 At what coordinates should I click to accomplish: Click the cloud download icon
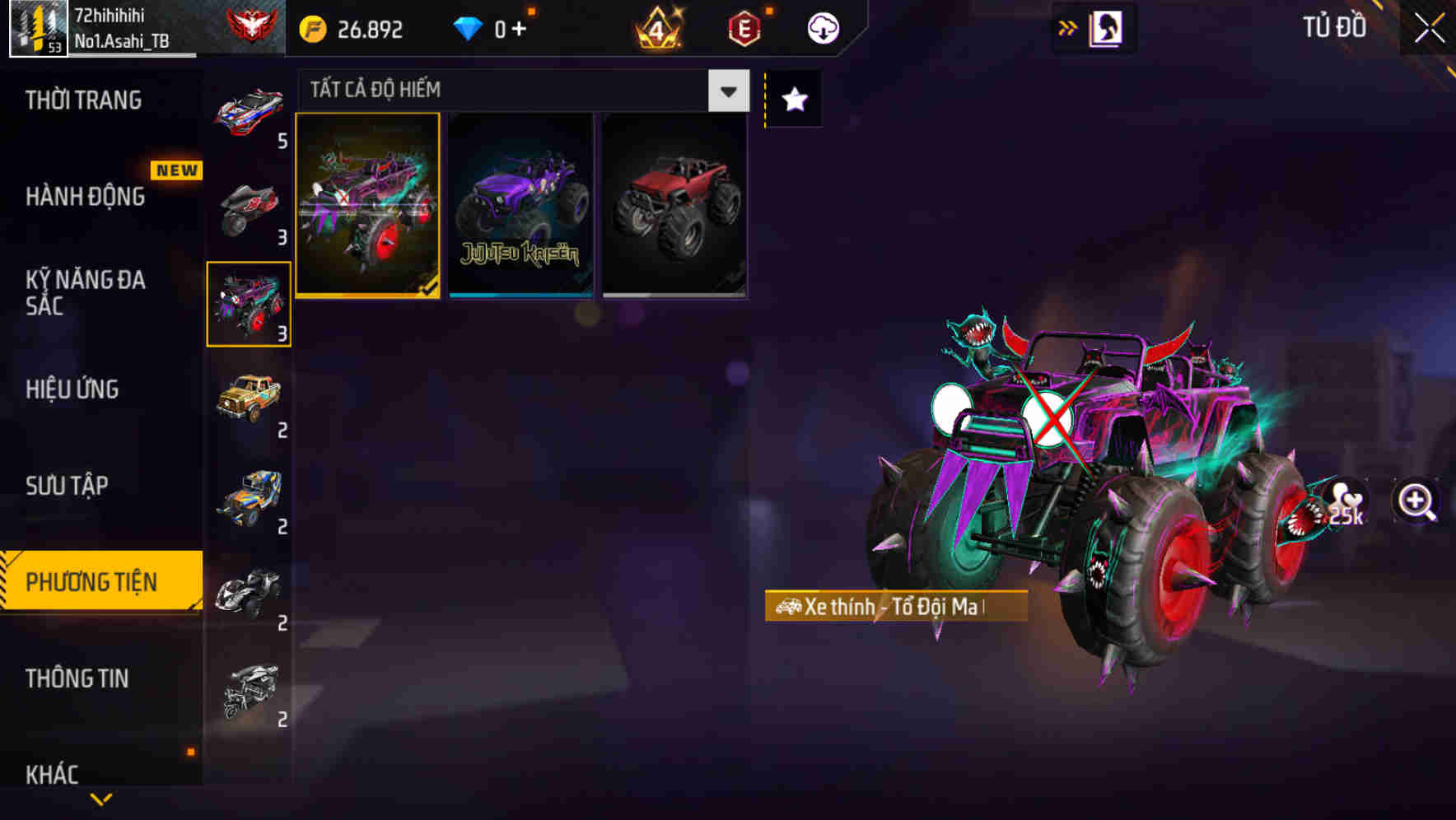(821, 27)
